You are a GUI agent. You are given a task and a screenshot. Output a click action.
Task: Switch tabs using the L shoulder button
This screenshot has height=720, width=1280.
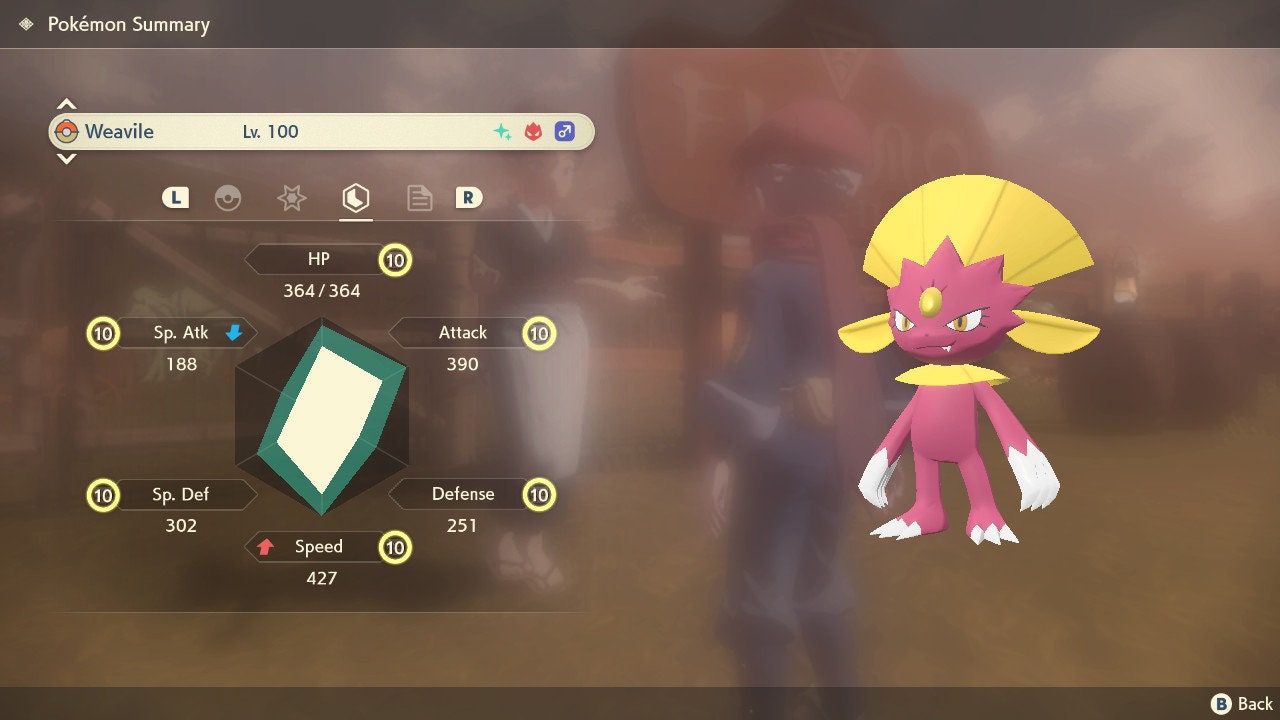[x=175, y=198]
